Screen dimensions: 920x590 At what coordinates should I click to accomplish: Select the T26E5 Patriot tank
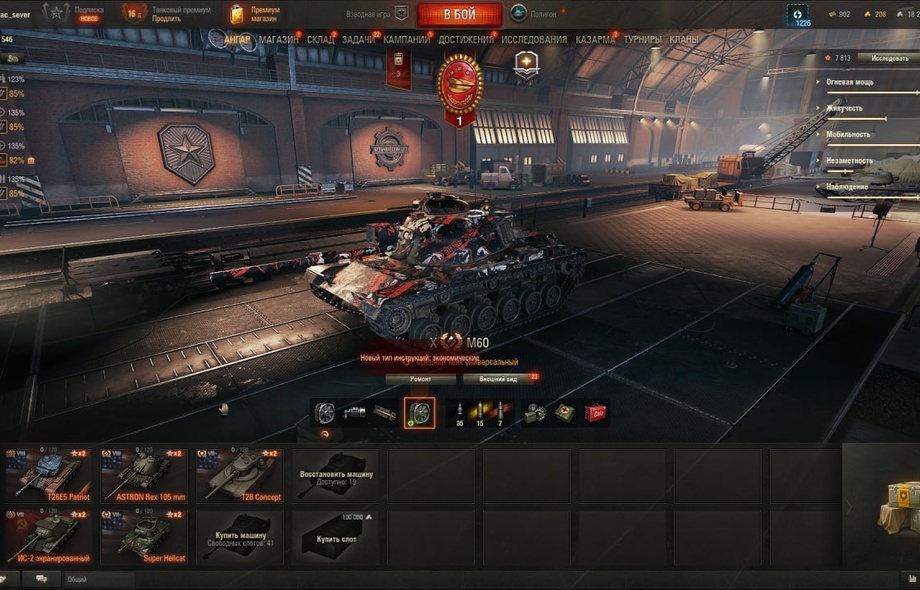47,474
